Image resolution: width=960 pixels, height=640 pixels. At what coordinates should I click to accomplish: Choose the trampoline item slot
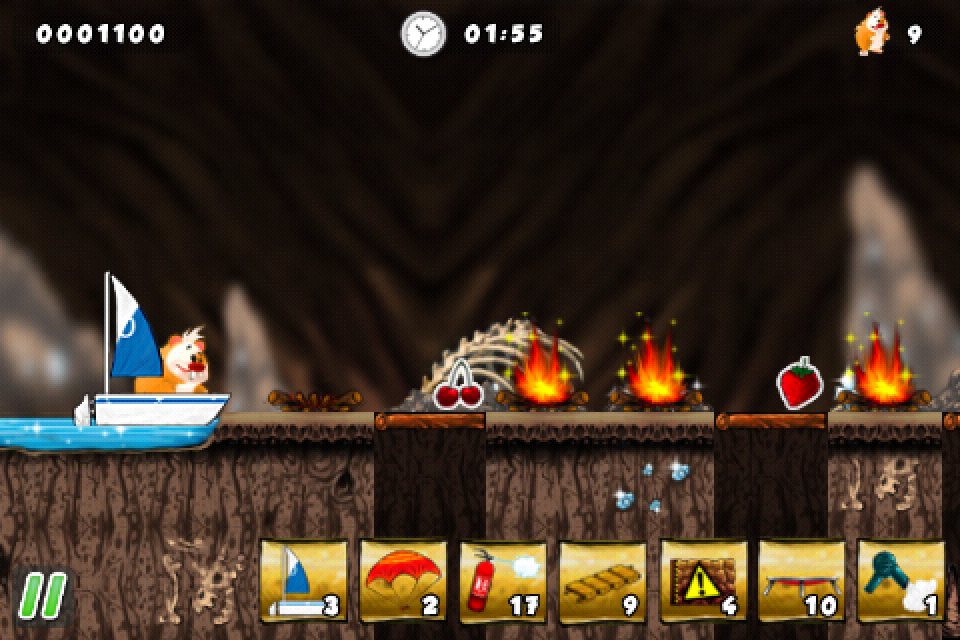803,582
